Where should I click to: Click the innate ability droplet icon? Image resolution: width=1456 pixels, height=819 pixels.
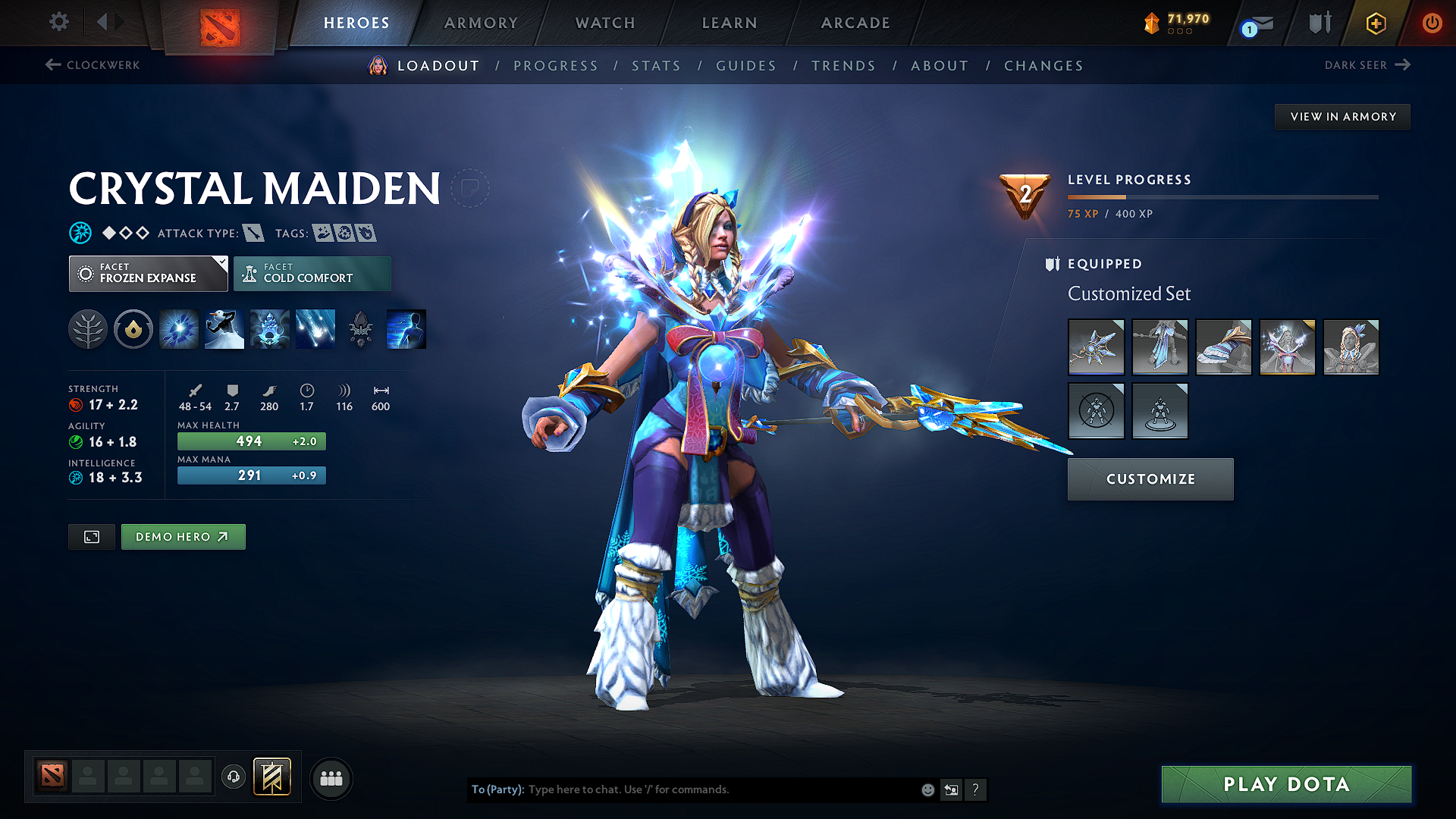tap(133, 328)
